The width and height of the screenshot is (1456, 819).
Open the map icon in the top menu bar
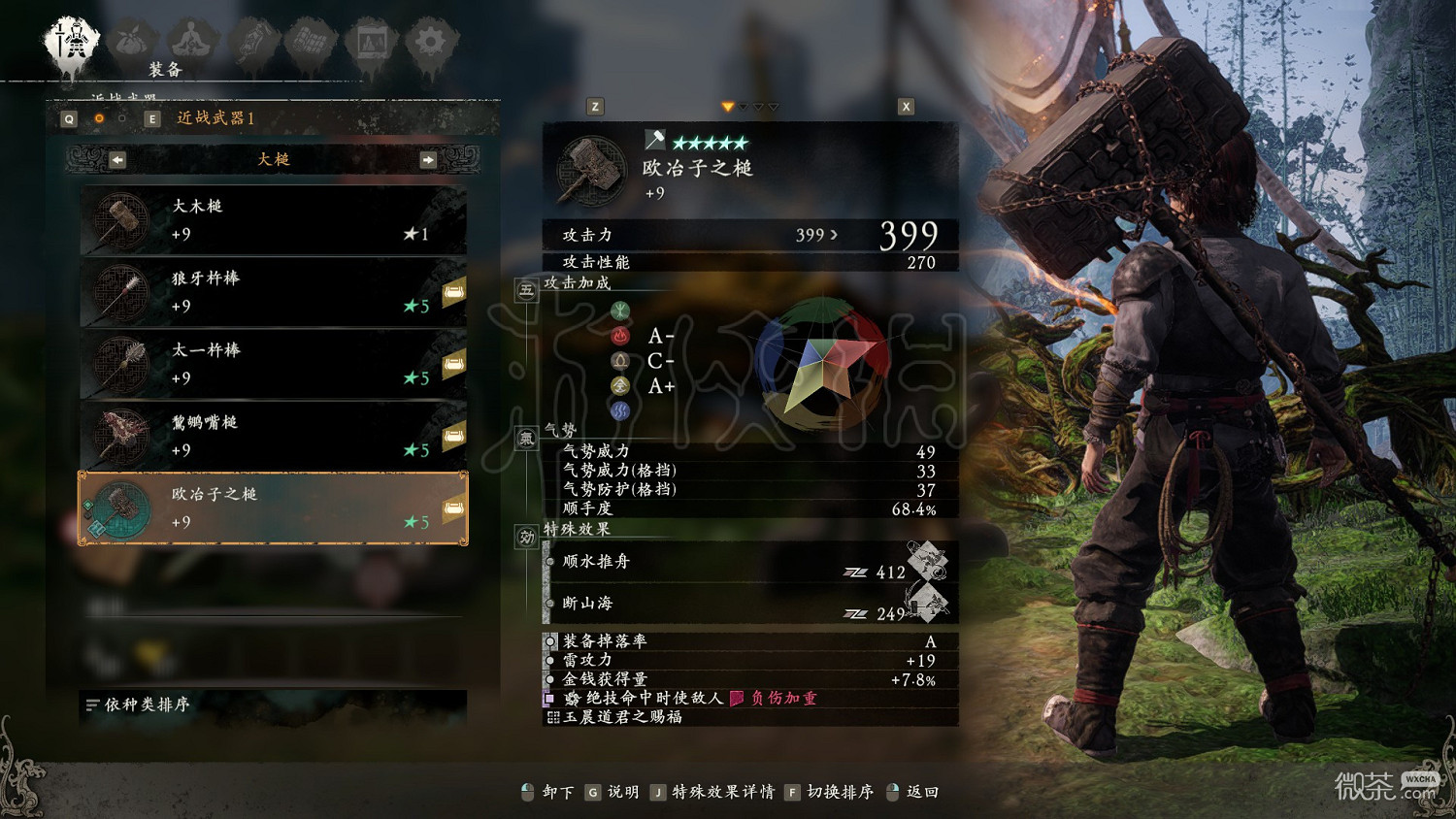tap(313, 37)
